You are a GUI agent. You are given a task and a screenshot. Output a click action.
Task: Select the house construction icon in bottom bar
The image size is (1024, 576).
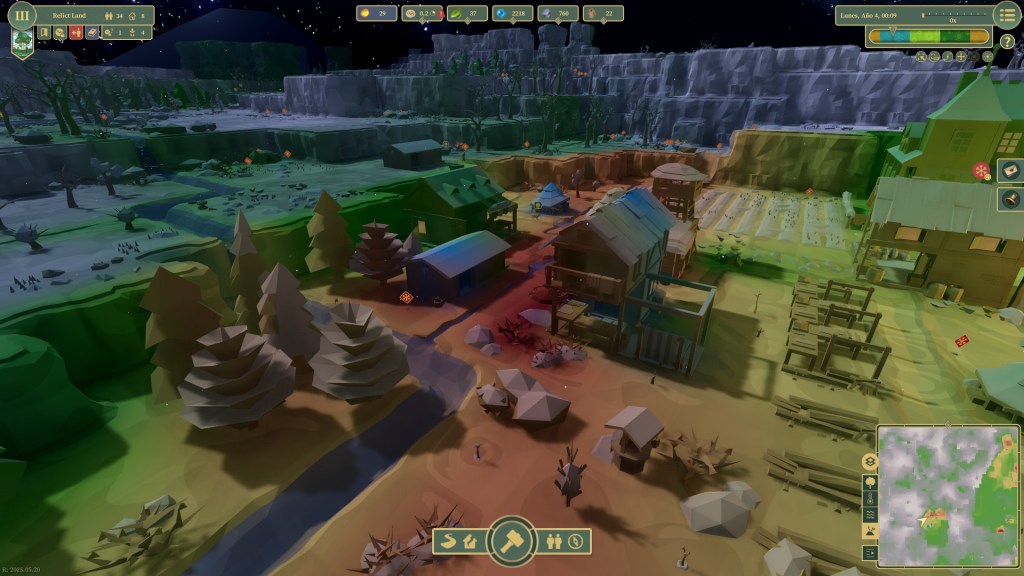point(471,542)
